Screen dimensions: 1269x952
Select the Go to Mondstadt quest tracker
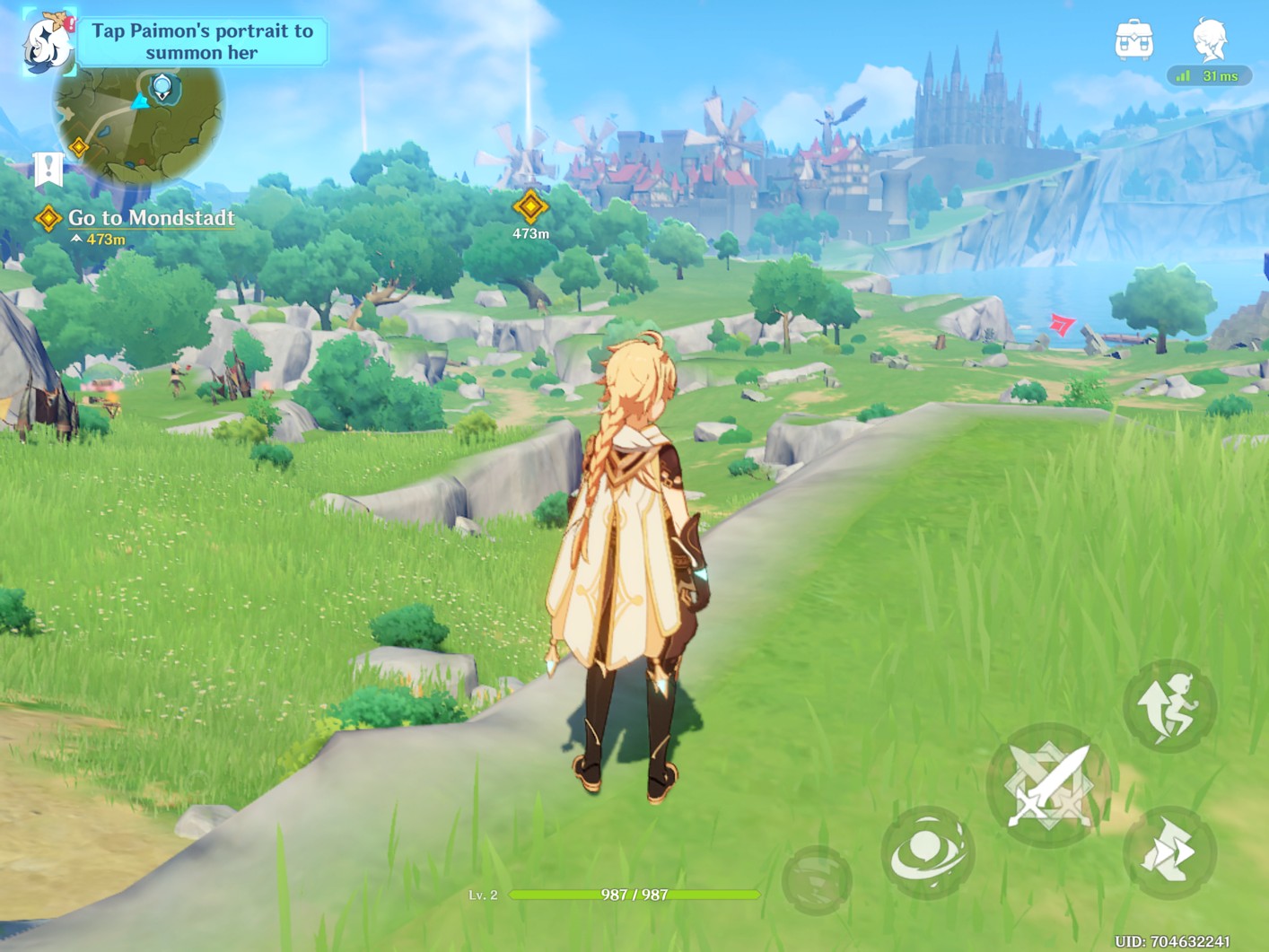tap(150, 218)
